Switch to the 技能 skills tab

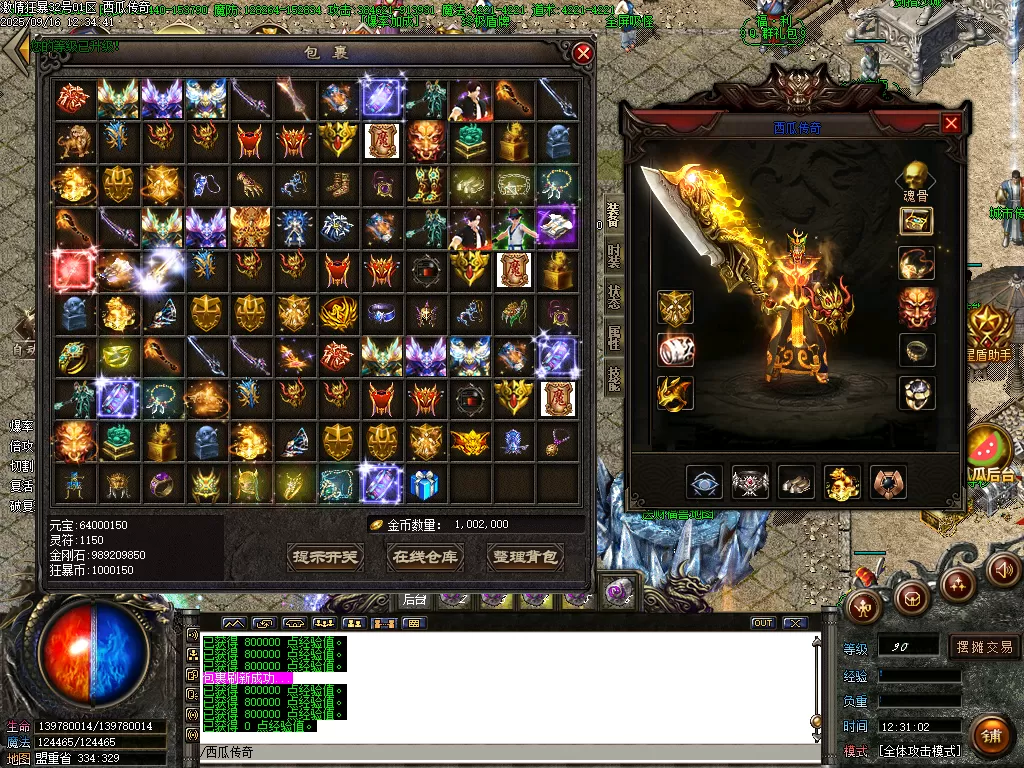point(612,378)
